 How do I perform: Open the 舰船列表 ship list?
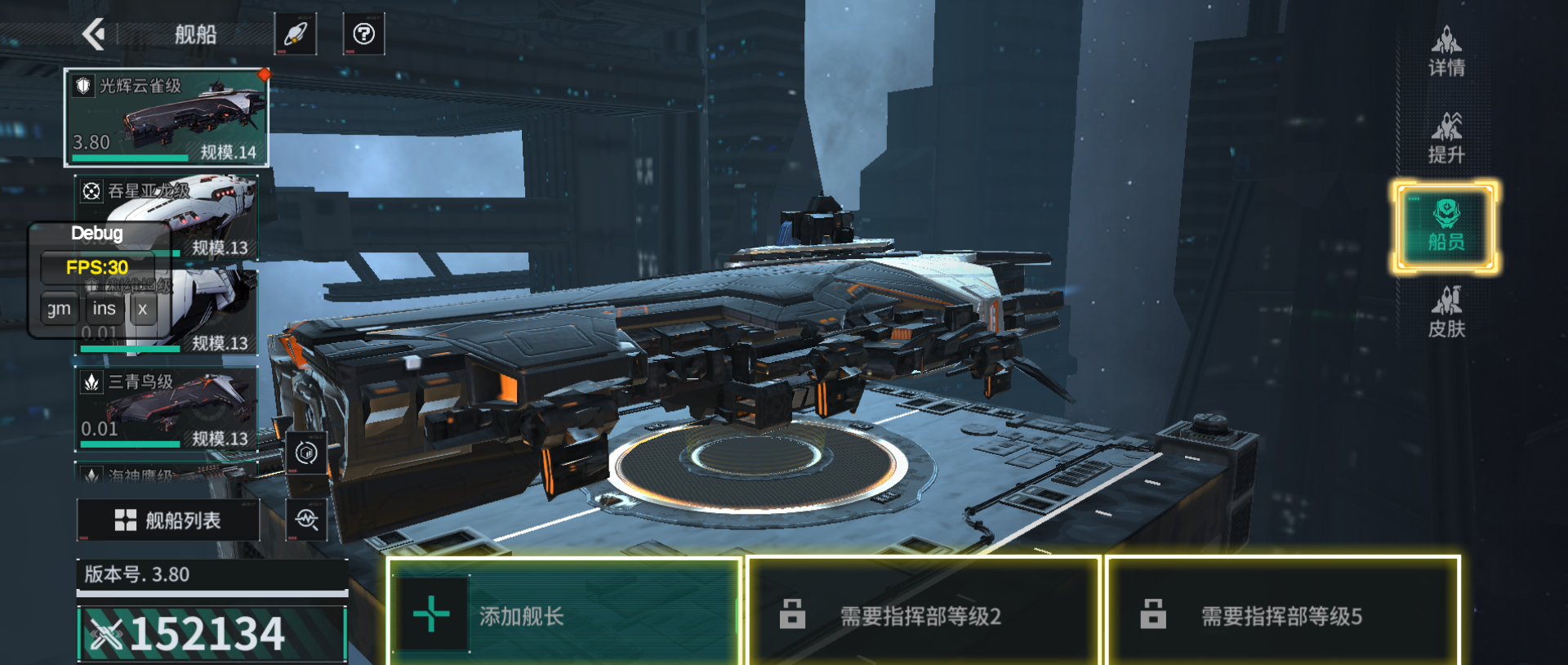168,520
